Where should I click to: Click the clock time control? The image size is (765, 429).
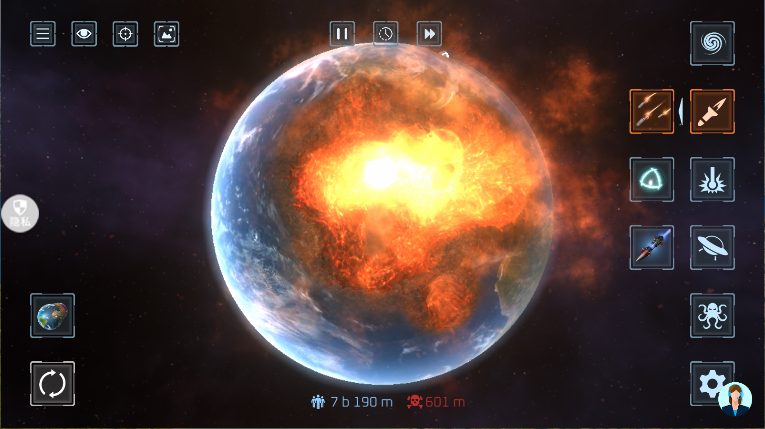click(x=386, y=34)
